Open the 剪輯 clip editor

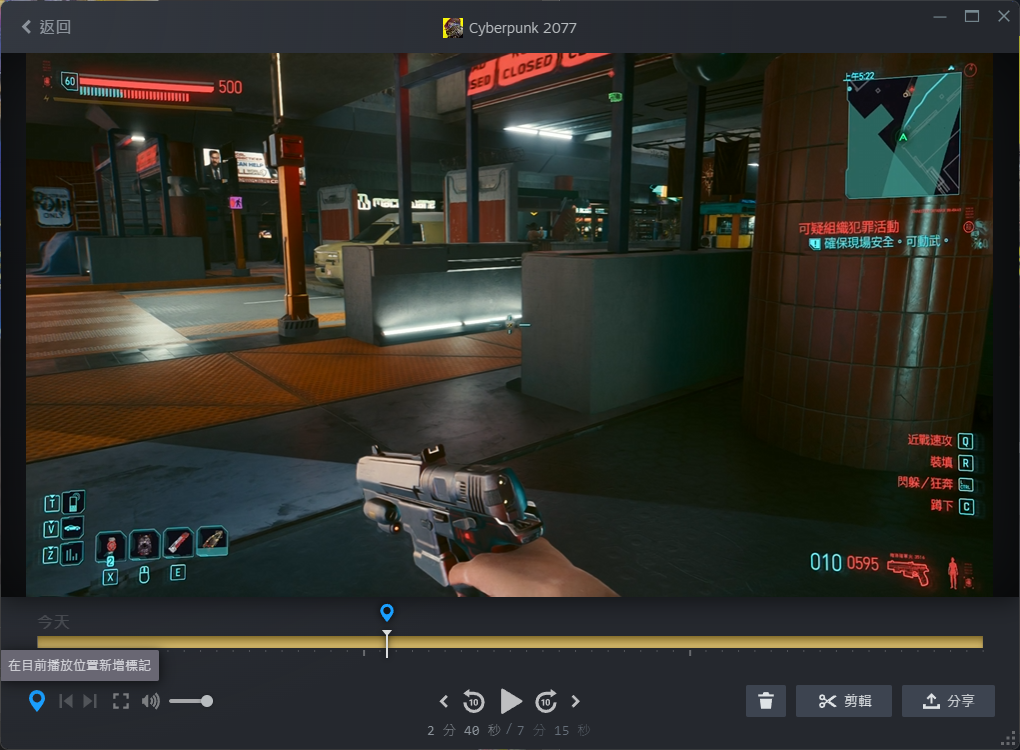tap(843, 701)
